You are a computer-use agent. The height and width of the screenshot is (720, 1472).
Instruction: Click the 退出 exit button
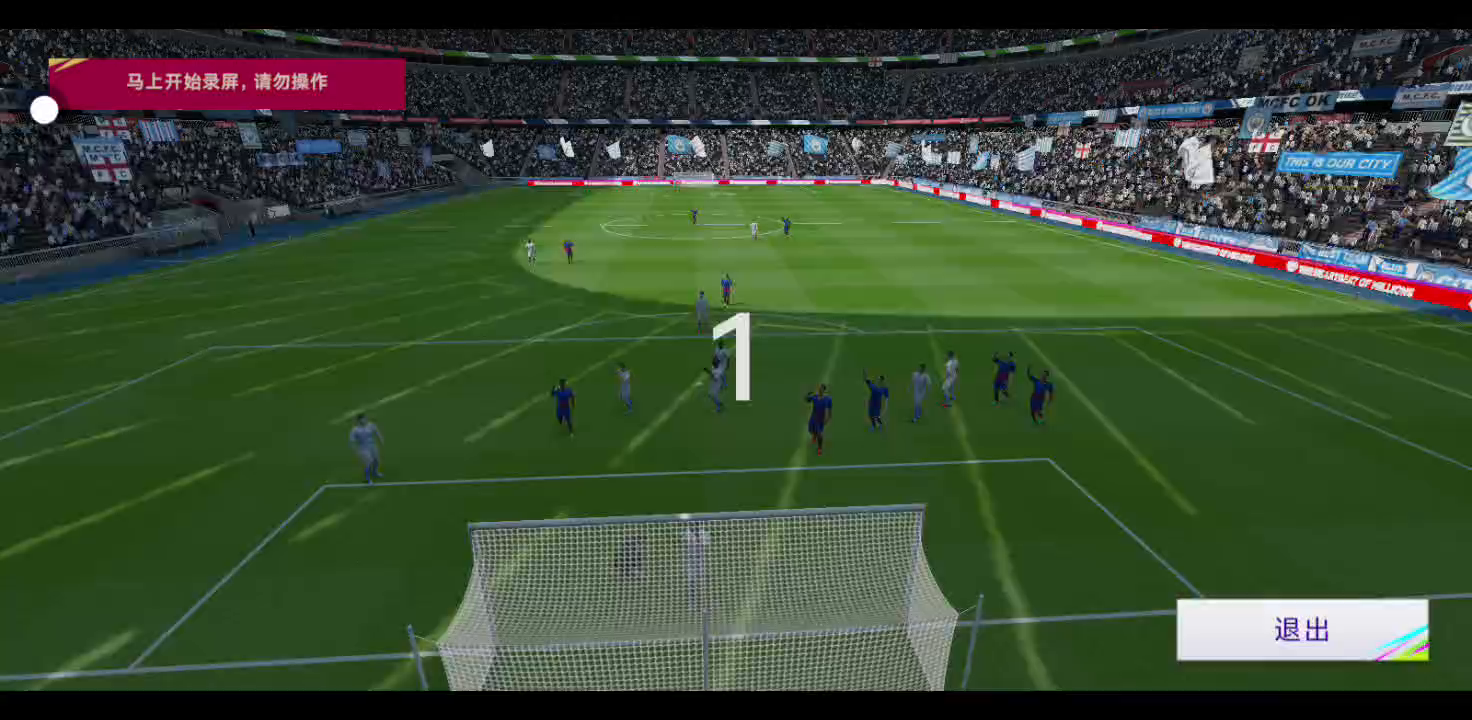pyautogui.click(x=1301, y=630)
